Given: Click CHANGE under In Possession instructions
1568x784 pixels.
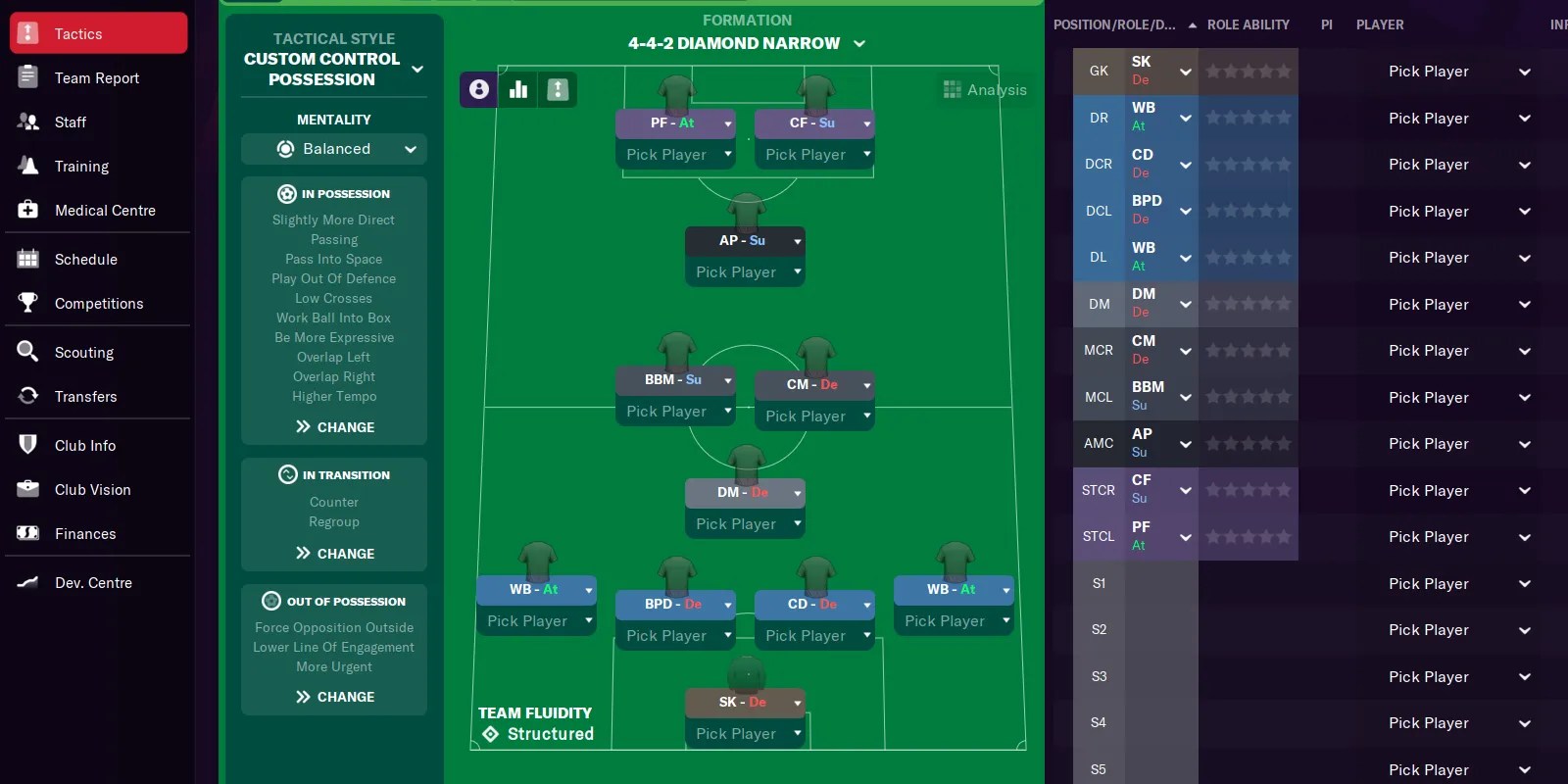Looking at the screenshot, I should click(333, 426).
